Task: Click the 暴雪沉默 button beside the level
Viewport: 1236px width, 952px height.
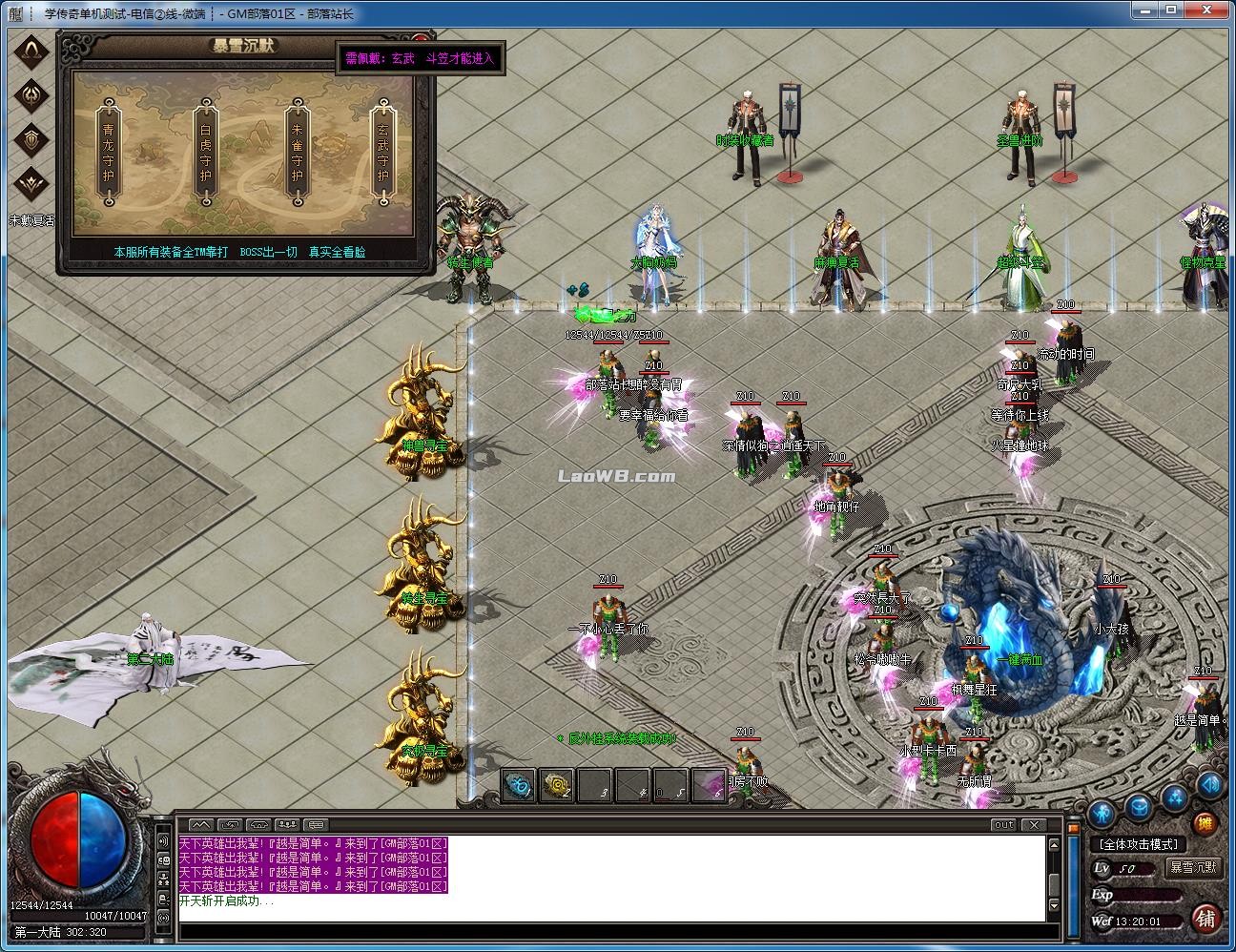Action: (1193, 867)
